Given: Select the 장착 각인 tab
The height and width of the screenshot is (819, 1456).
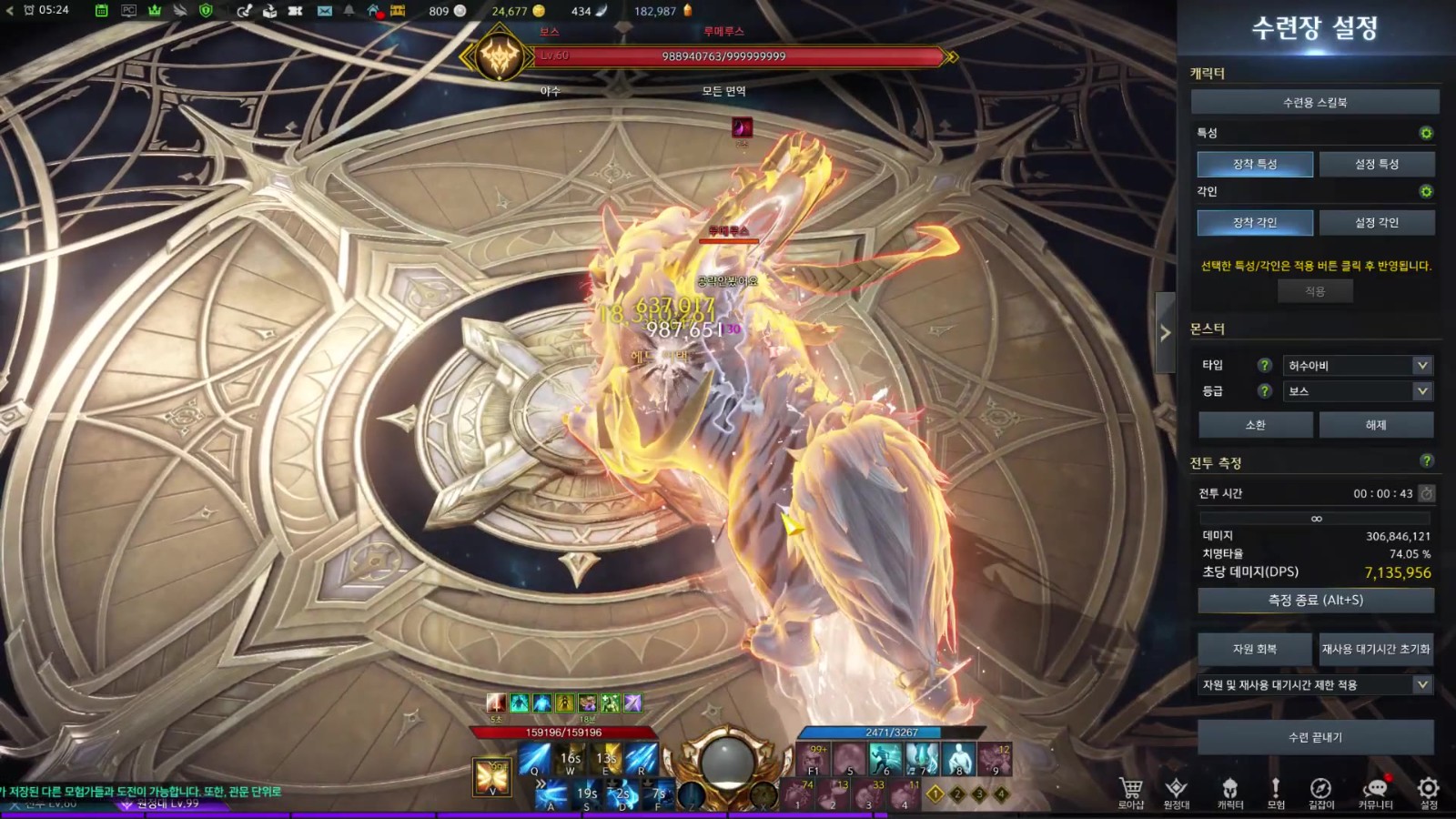Looking at the screenshot, I should tap(1255, 223).
